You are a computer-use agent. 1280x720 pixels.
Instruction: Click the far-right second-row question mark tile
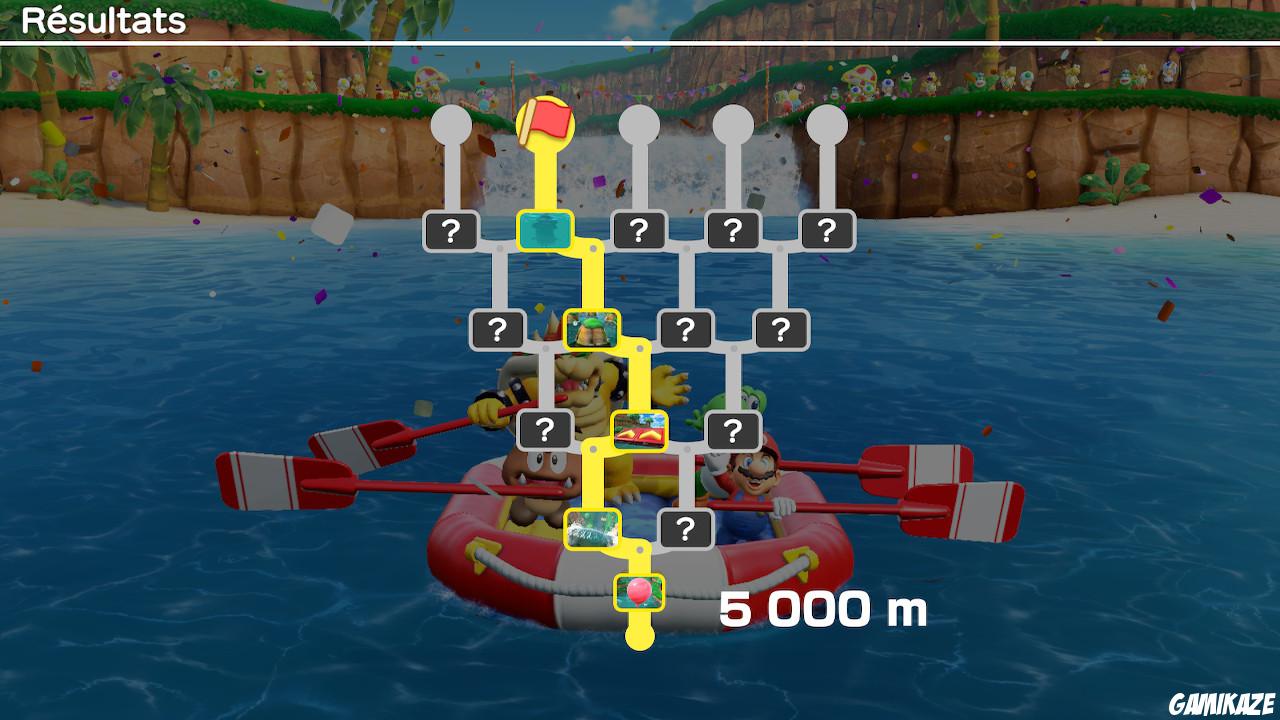pyautogui.click(x=780, y=329)
